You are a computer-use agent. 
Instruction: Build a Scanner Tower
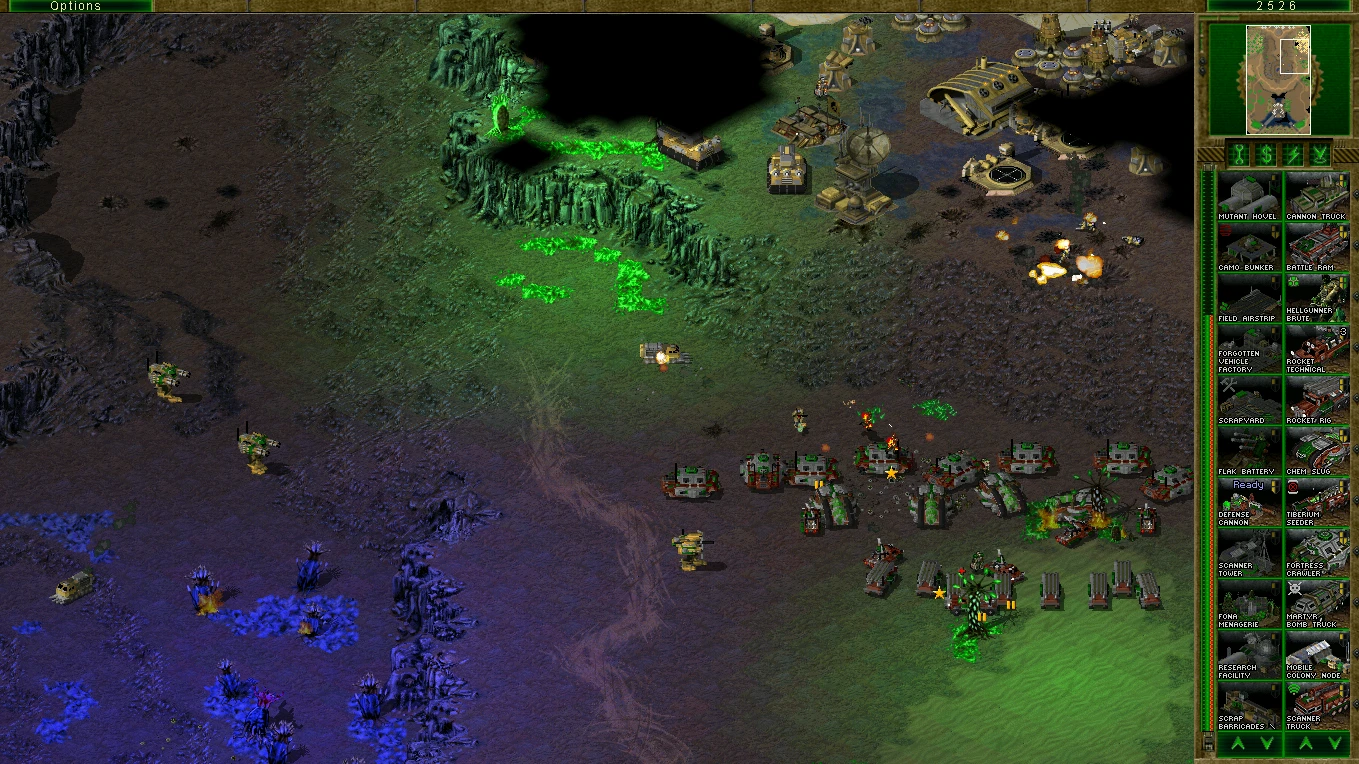(x=1248, y=553)
